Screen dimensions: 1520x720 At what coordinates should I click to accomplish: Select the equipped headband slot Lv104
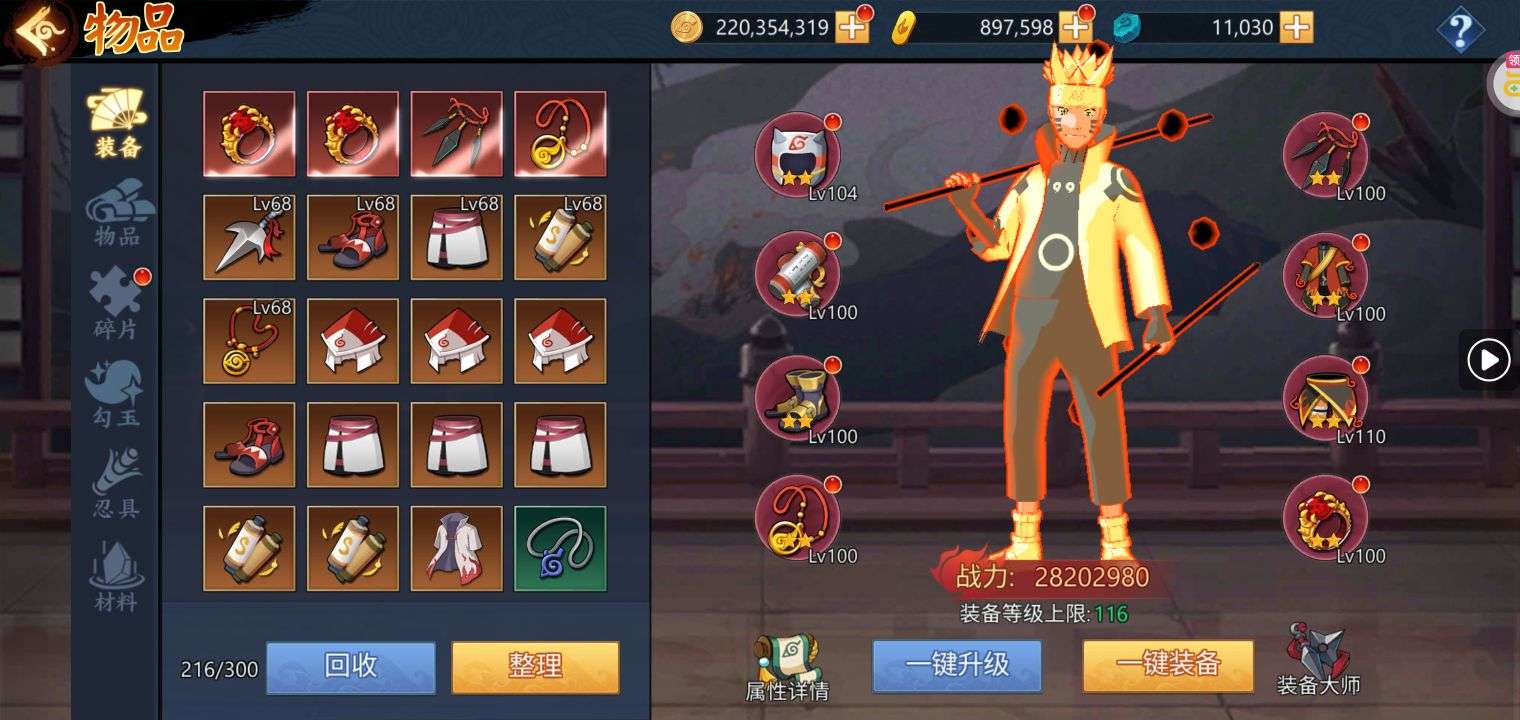point(797,154)
